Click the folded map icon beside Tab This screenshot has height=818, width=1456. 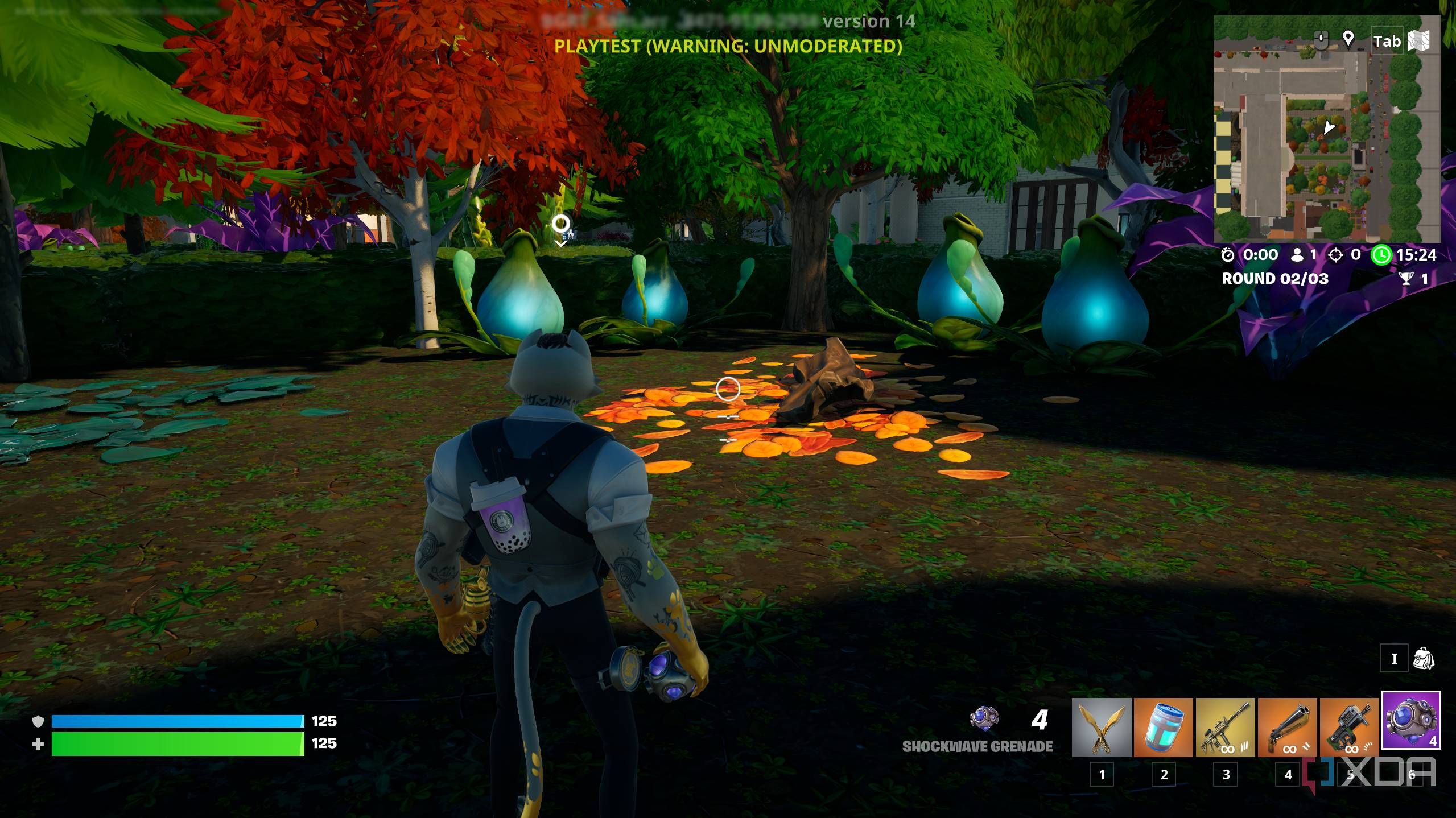click(x=1418, y=40)
